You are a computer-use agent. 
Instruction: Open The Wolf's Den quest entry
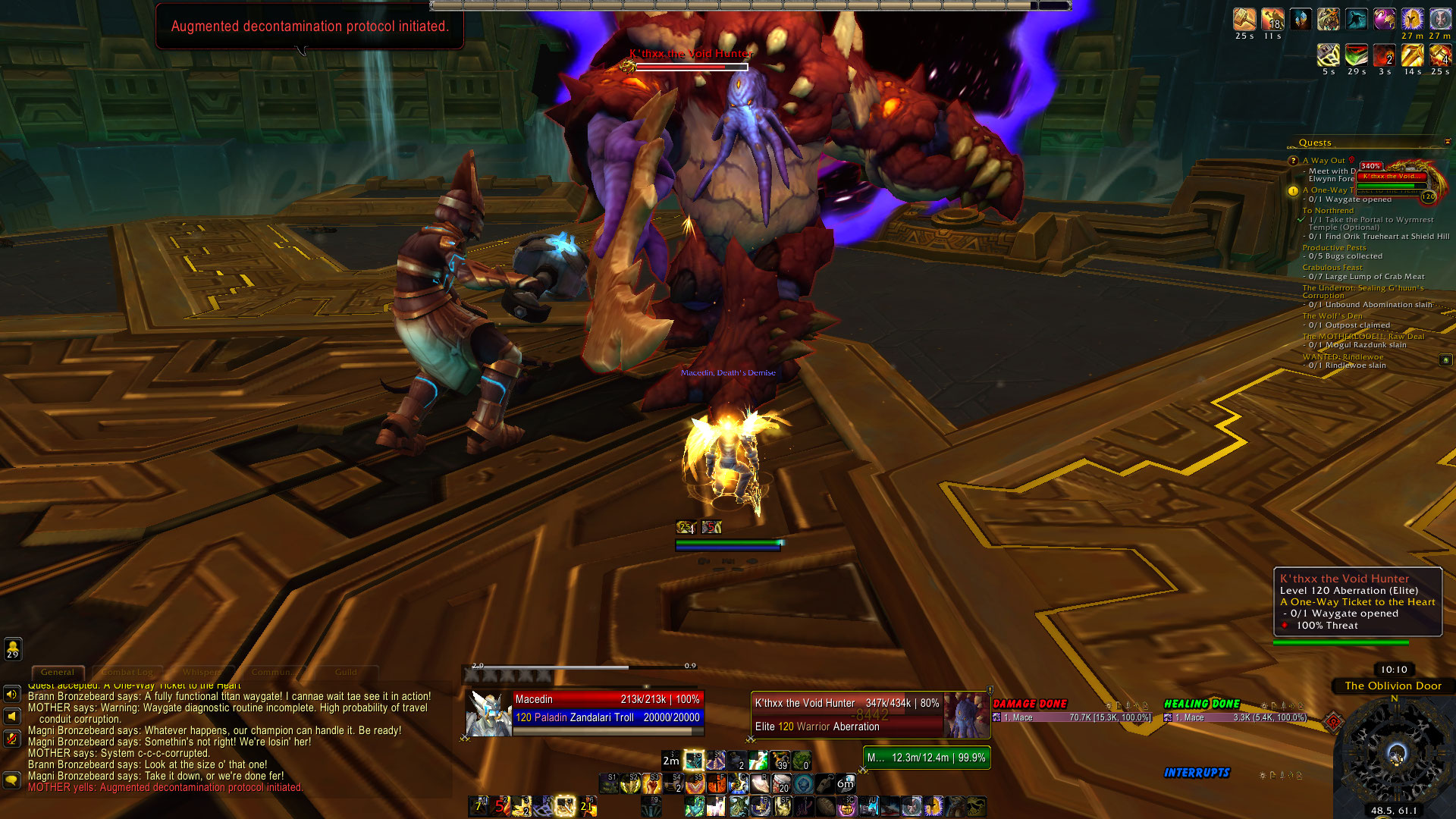click(1332, 316)
